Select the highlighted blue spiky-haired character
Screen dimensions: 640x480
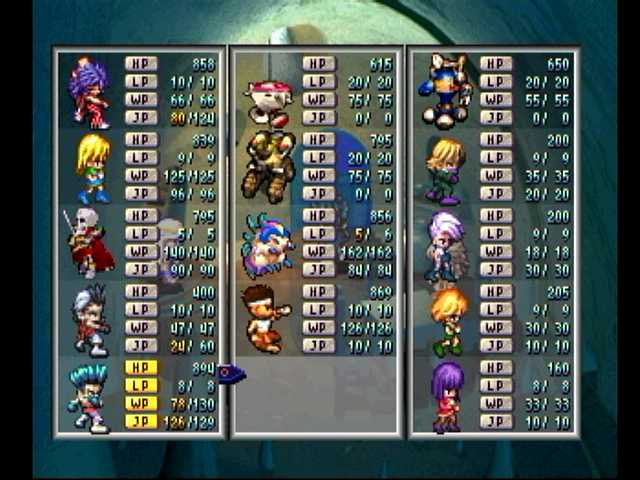(x=88, y=397)
